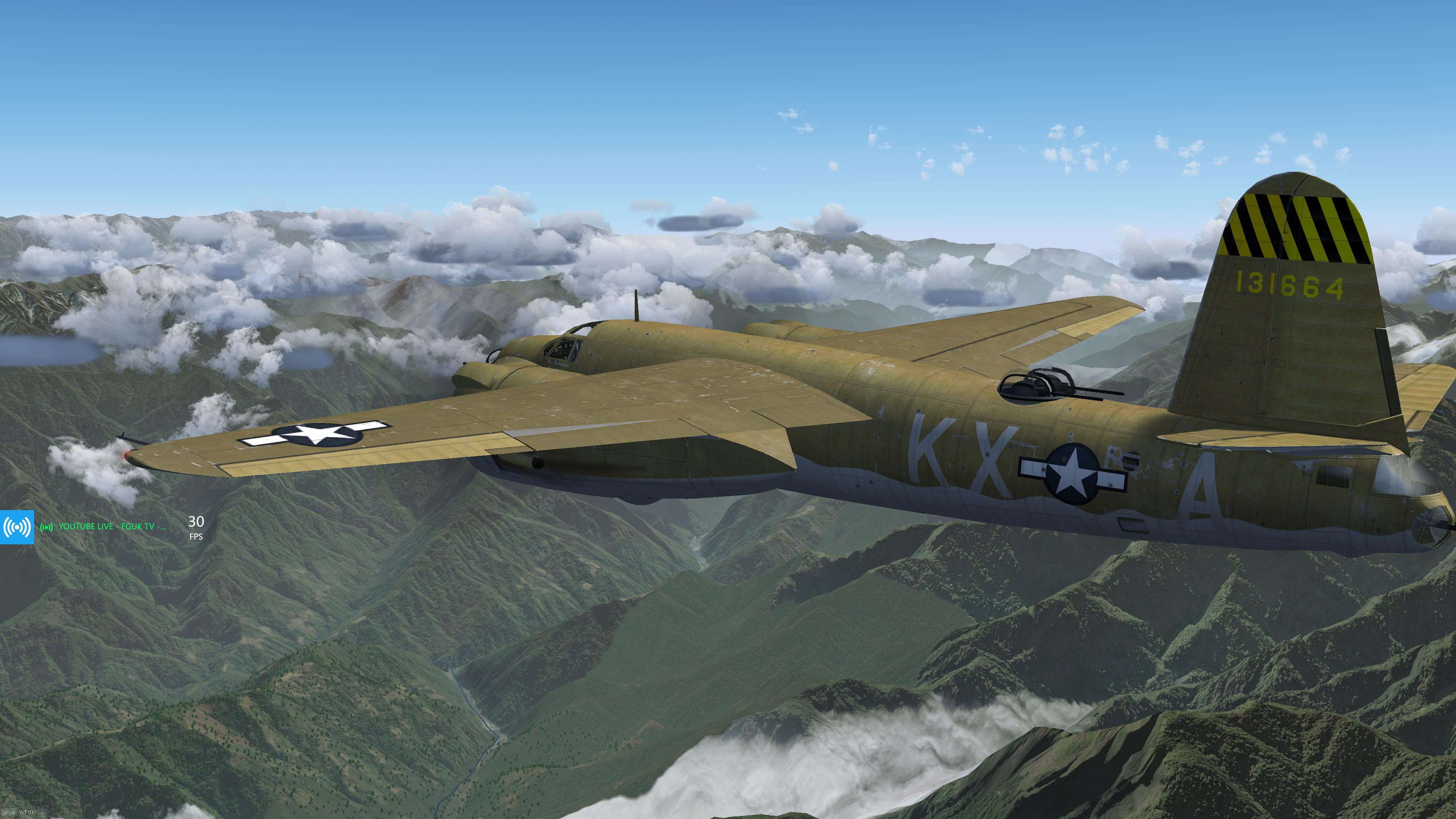The height and width of the screenshot is (819, 1456).
Task: Click the next arrow beside WF01
Action: (13, 813)
